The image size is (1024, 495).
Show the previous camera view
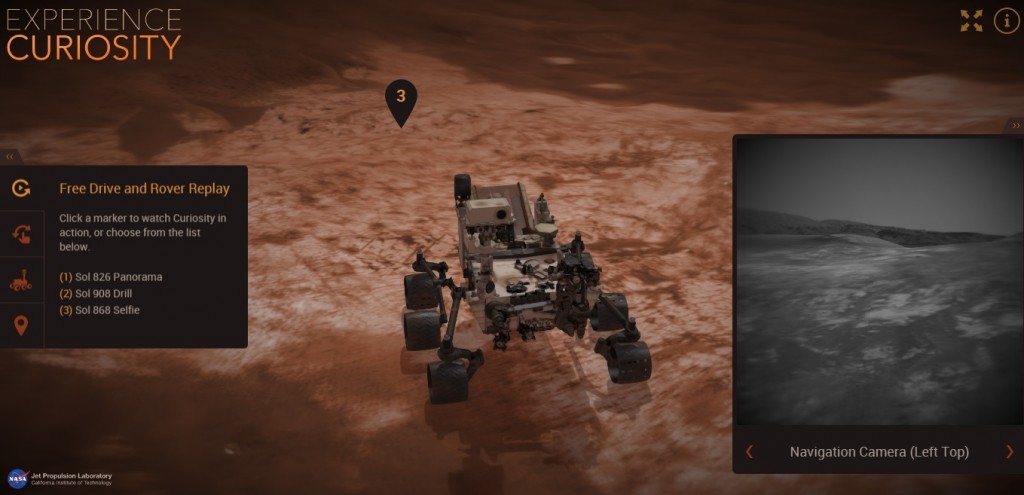[x=750, y=452]
